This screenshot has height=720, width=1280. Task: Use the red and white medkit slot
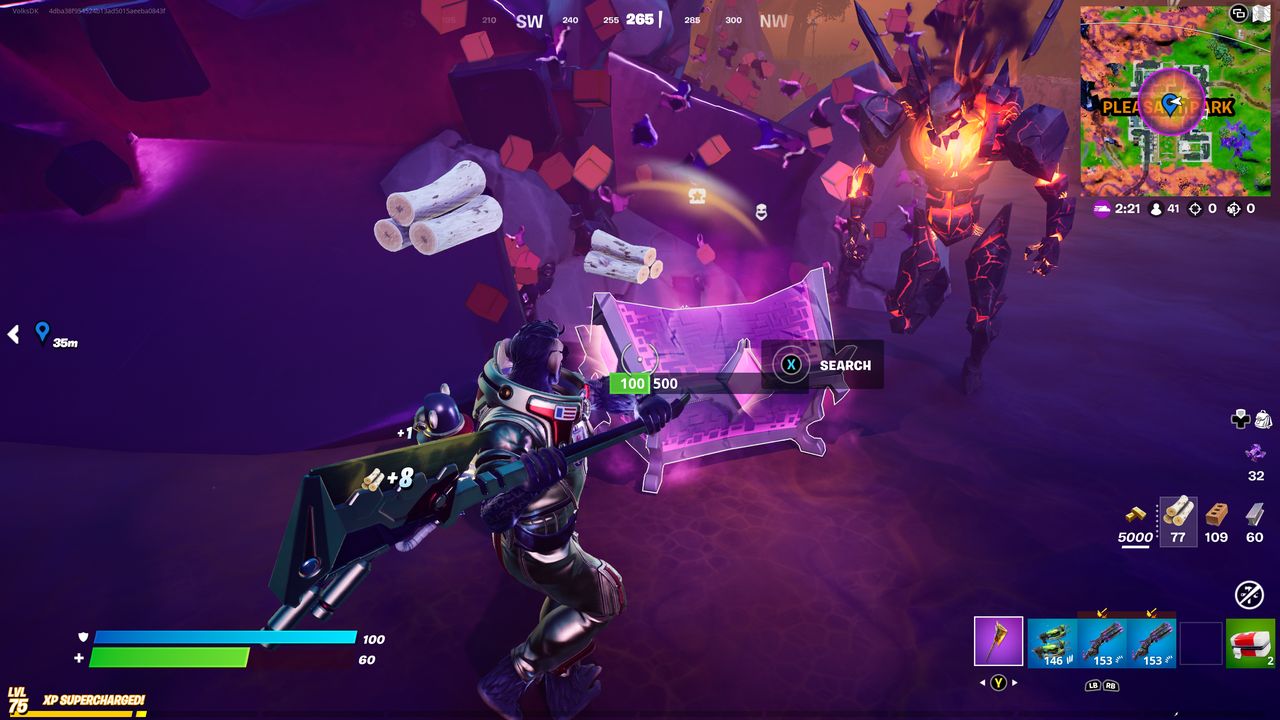tap(1250, 642)
